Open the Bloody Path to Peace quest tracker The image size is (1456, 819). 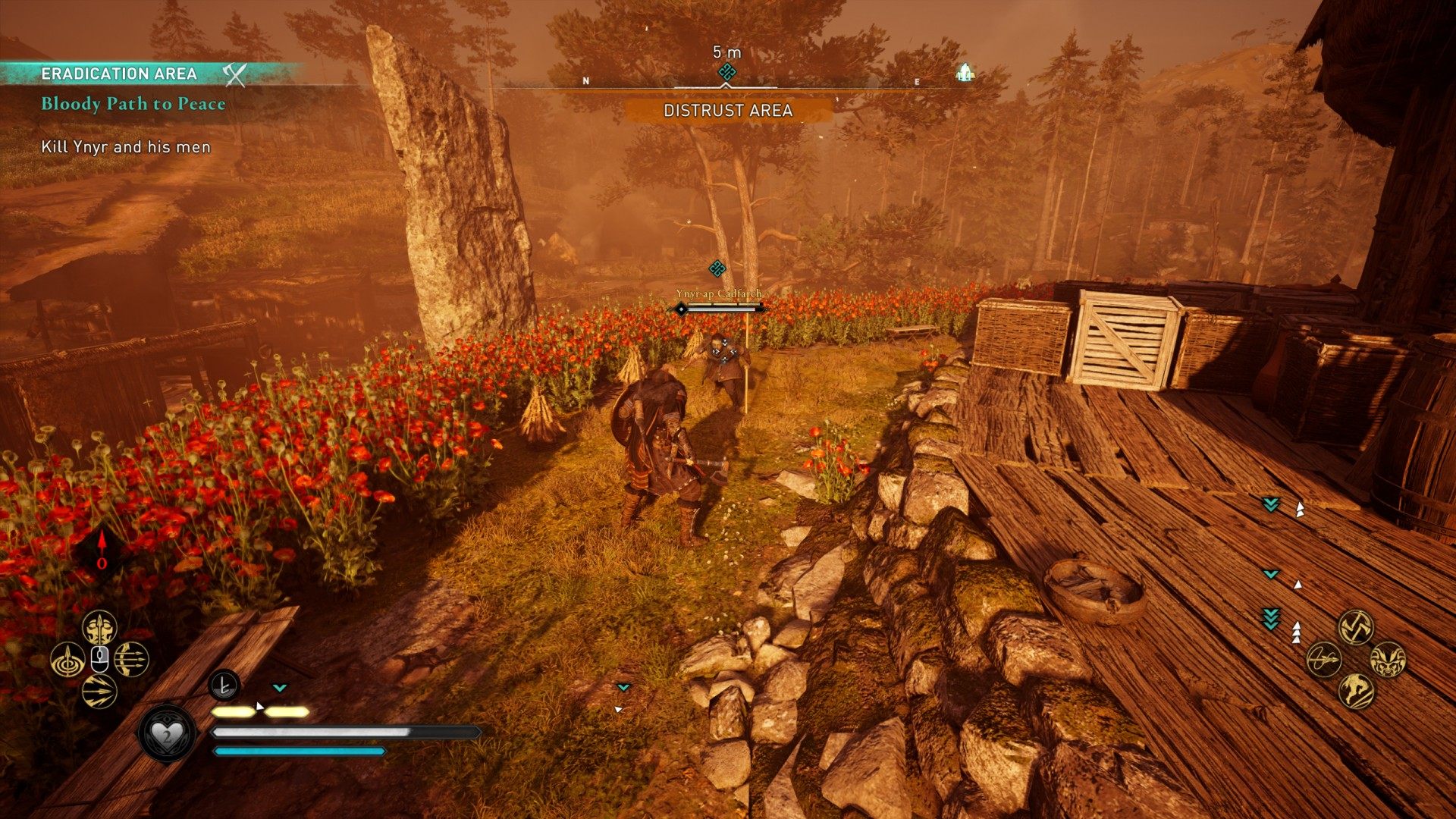point(133,104)
